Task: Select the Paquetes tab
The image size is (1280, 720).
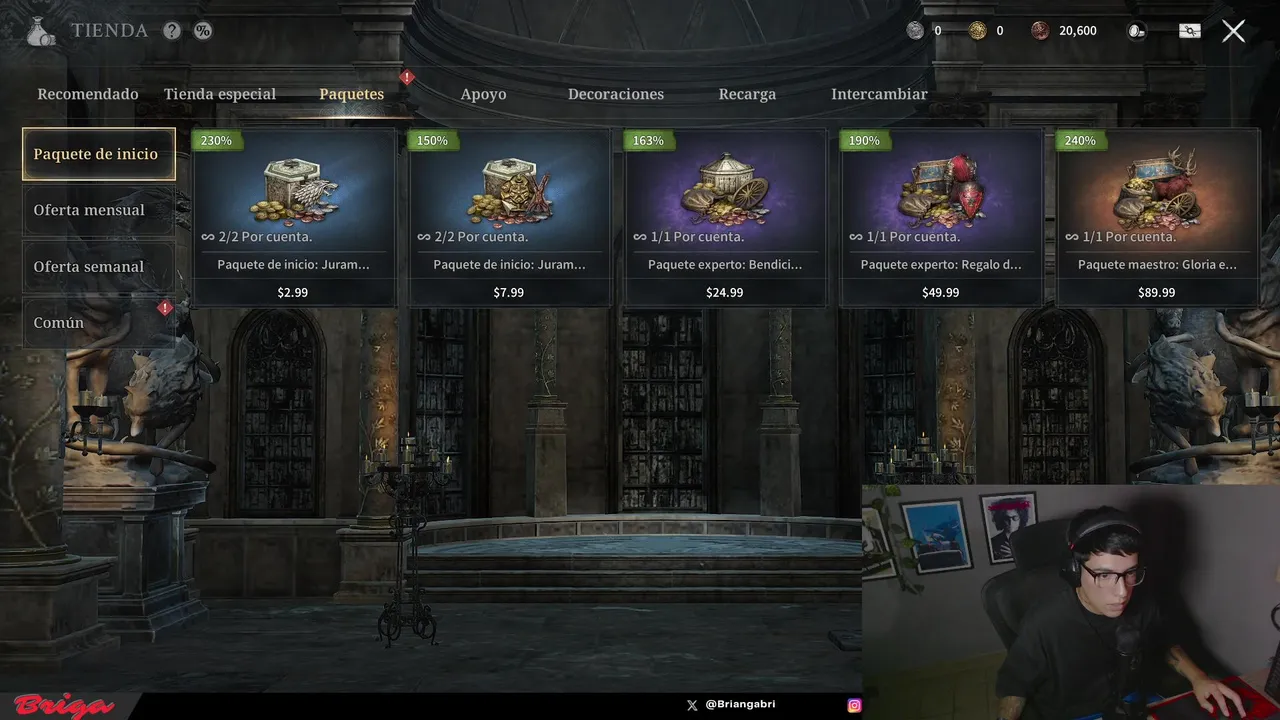Action: (x=351, y=94)
